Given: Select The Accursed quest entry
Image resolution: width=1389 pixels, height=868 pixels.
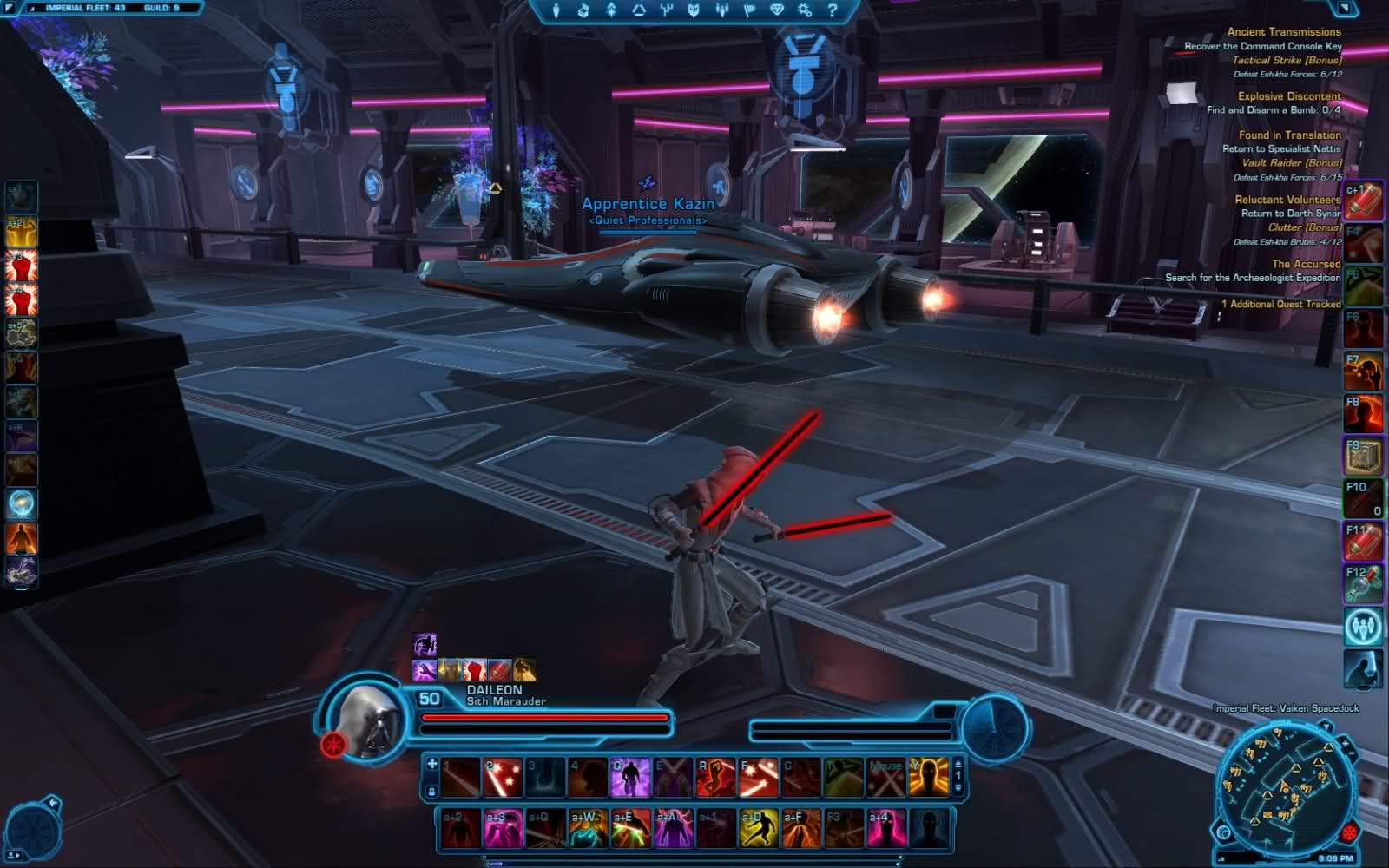Looking at the screenshot, I should coord(1306,264).
